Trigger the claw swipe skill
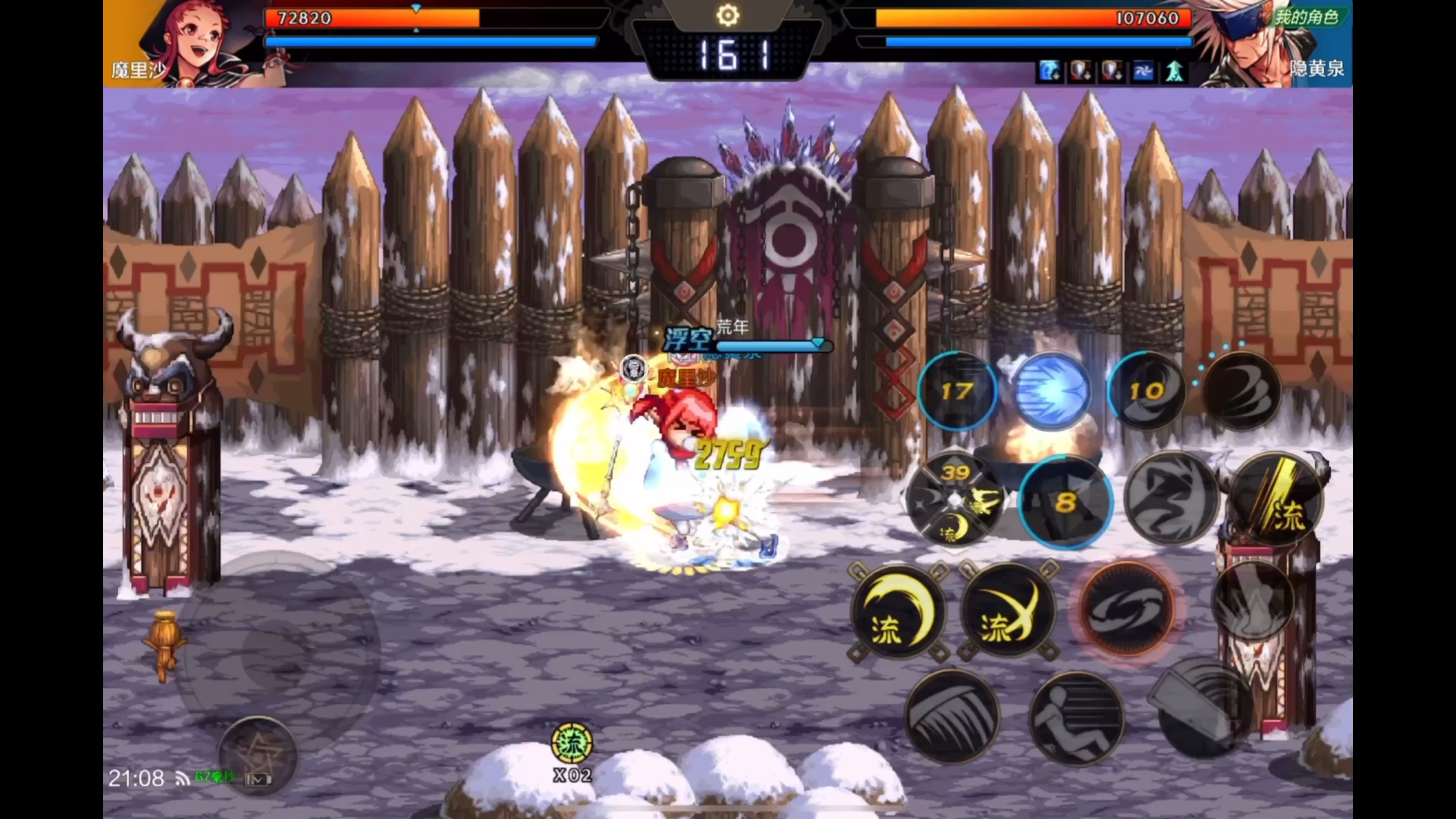Image resolution: width=1456 pixels, height=819 pixels. (952, 717)
